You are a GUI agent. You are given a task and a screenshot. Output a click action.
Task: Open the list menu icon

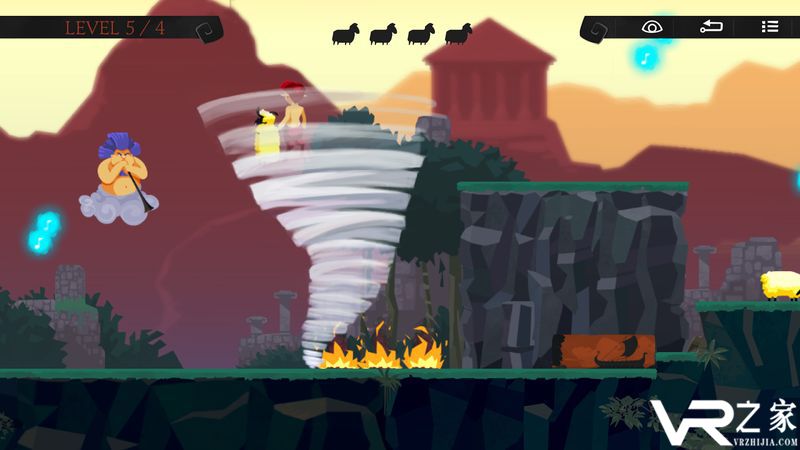click(769, 27)
